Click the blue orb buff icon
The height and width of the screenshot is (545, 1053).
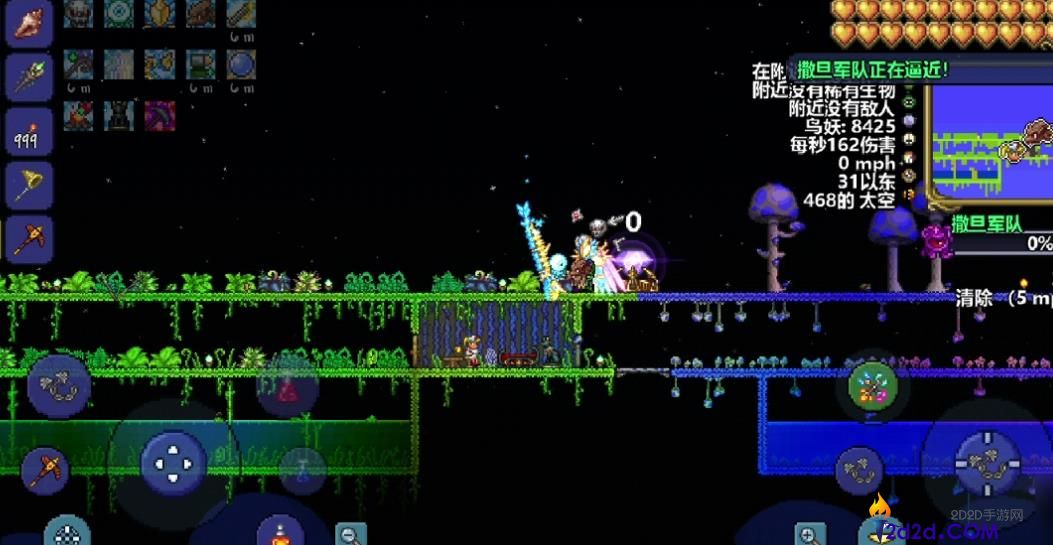pos(240,66)
